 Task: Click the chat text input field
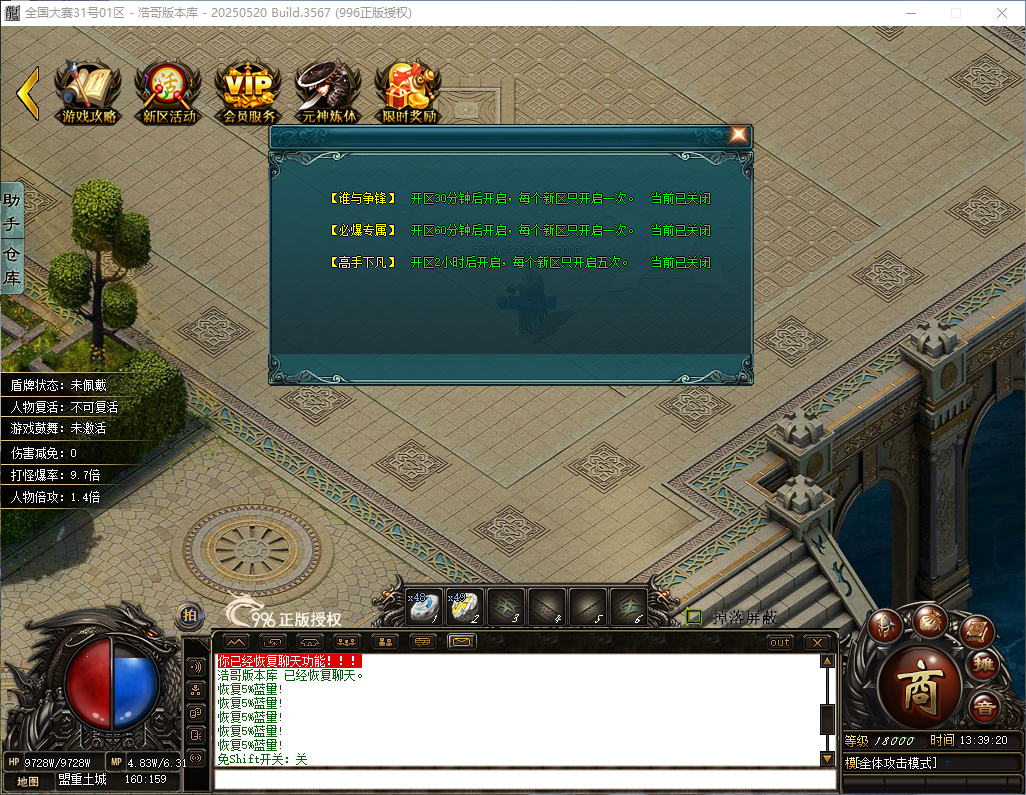coord(520,780)
